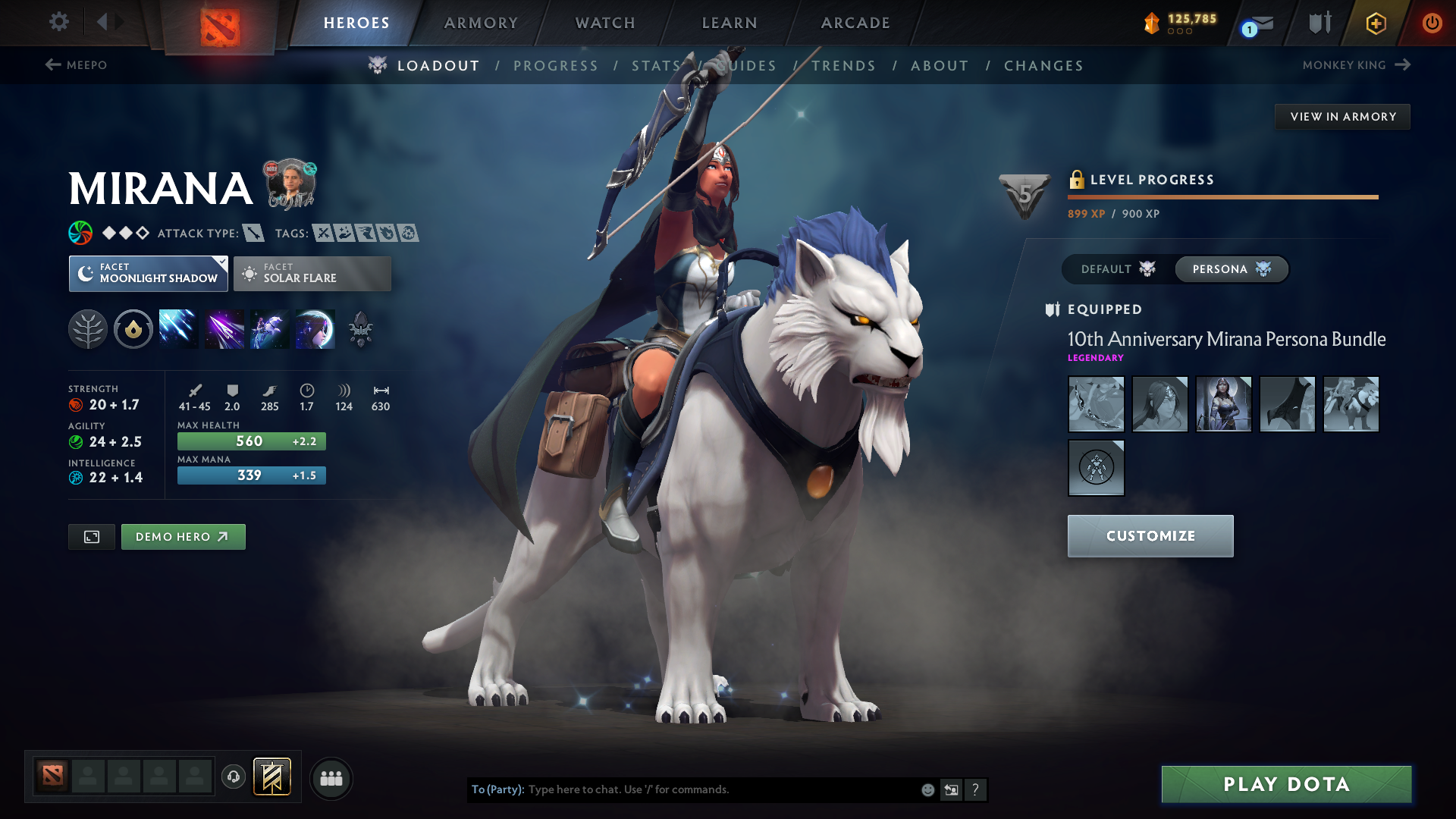Image resolution: width=1456 pixels, height=819 pixels.
Task: Click the emoticon icon in the chat bar
Action: [x=927, y=789]
